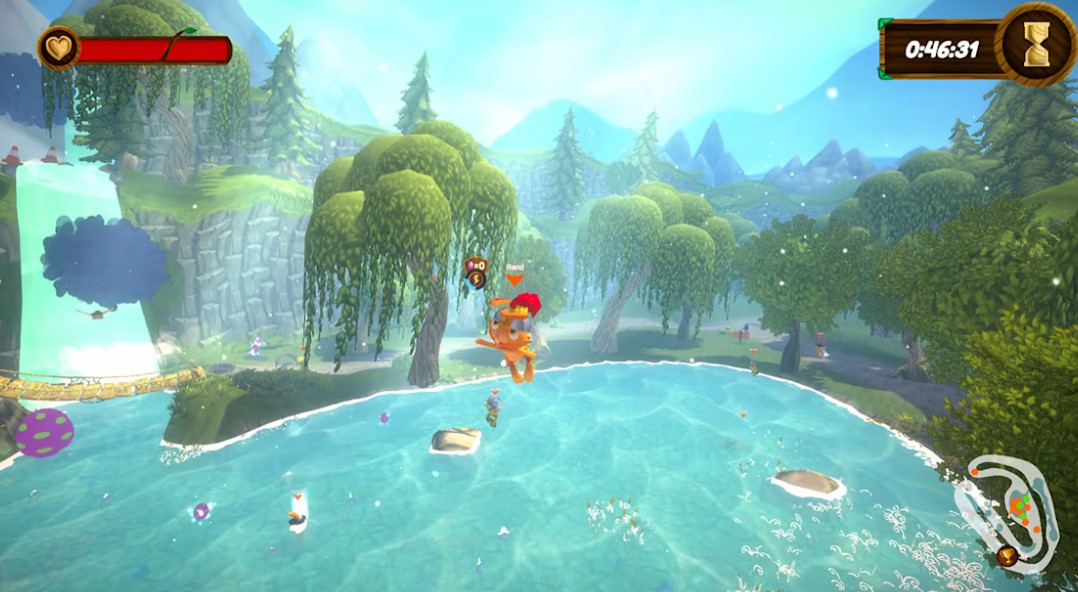1078x592 pixels.
Task: Open the winding track minimap
Action: (x=1004, y=511)
